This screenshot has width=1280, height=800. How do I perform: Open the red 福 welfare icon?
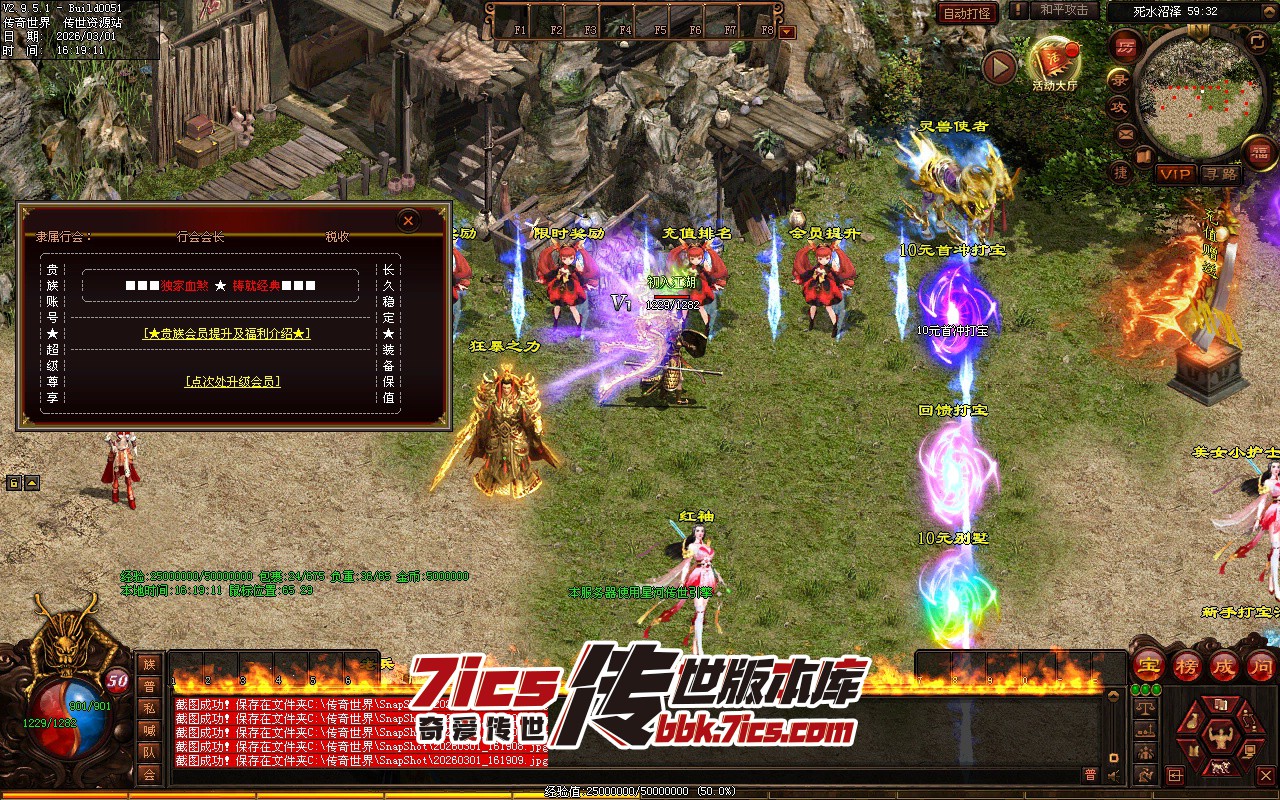(x=1260, y=152)
